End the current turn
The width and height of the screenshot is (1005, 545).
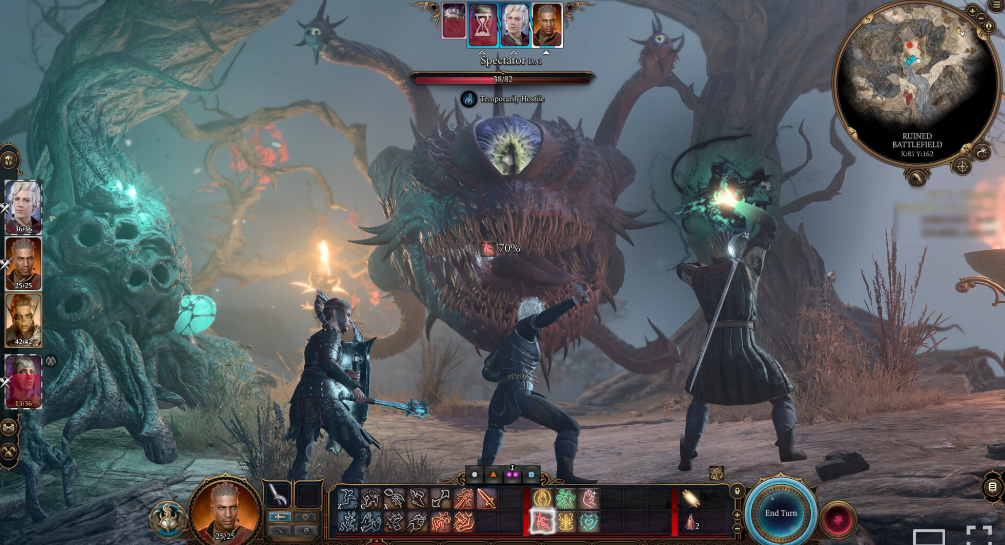pos(781,512)
